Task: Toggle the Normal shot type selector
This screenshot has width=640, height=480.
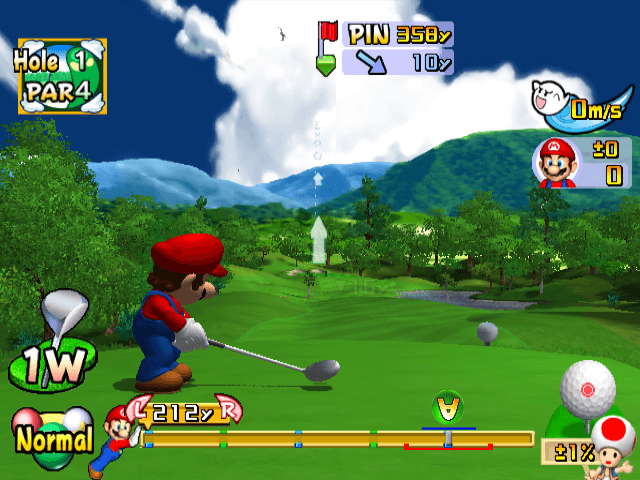Action: click(52, 436)
